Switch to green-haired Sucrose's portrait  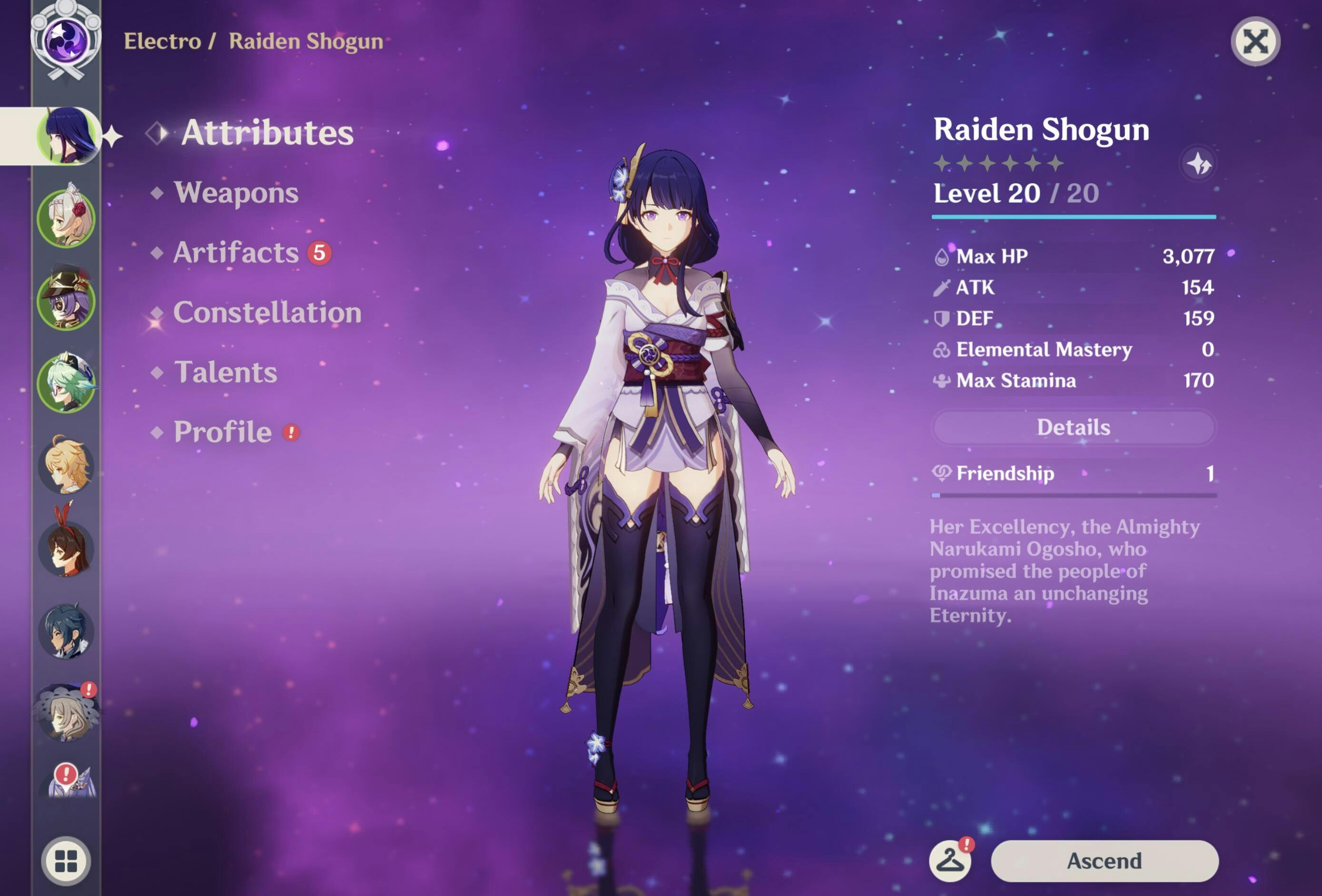[66, 383]
